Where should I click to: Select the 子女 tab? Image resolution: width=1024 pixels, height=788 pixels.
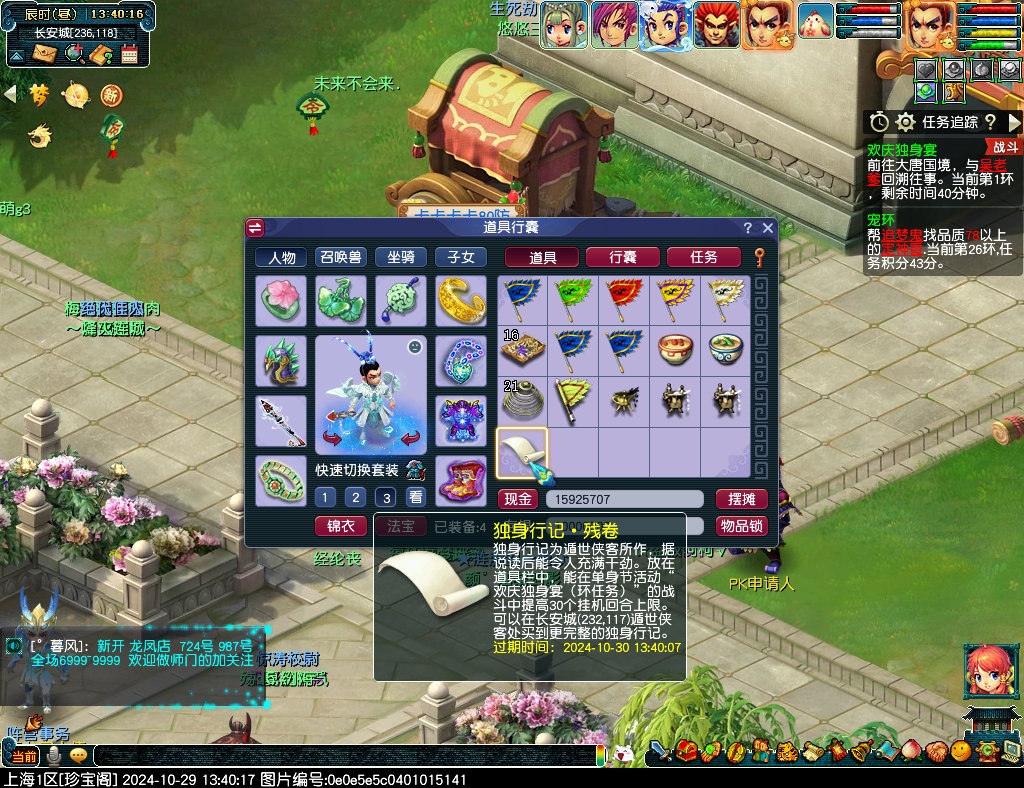(461, 257)
